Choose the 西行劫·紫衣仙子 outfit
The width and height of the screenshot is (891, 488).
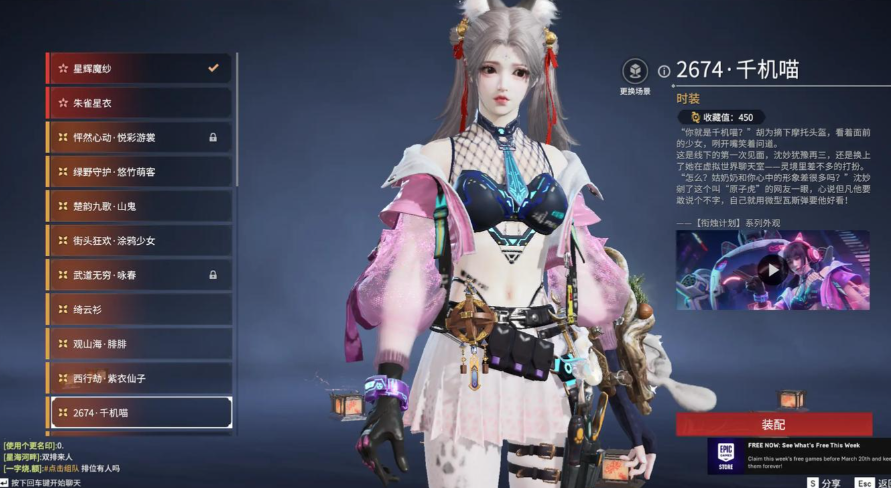click(139, 378)
